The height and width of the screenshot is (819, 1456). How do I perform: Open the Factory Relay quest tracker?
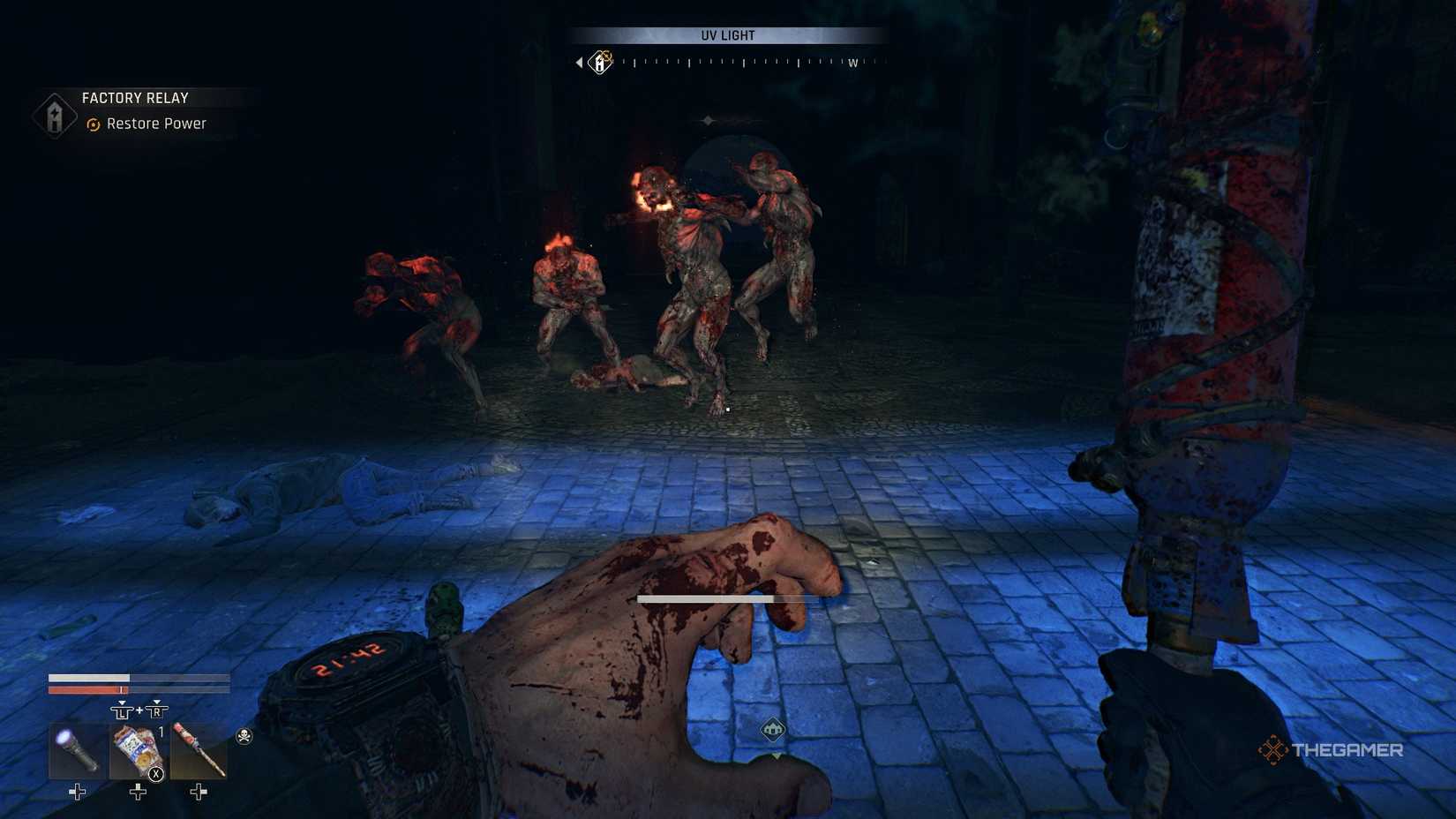click(x=135, y=98)
